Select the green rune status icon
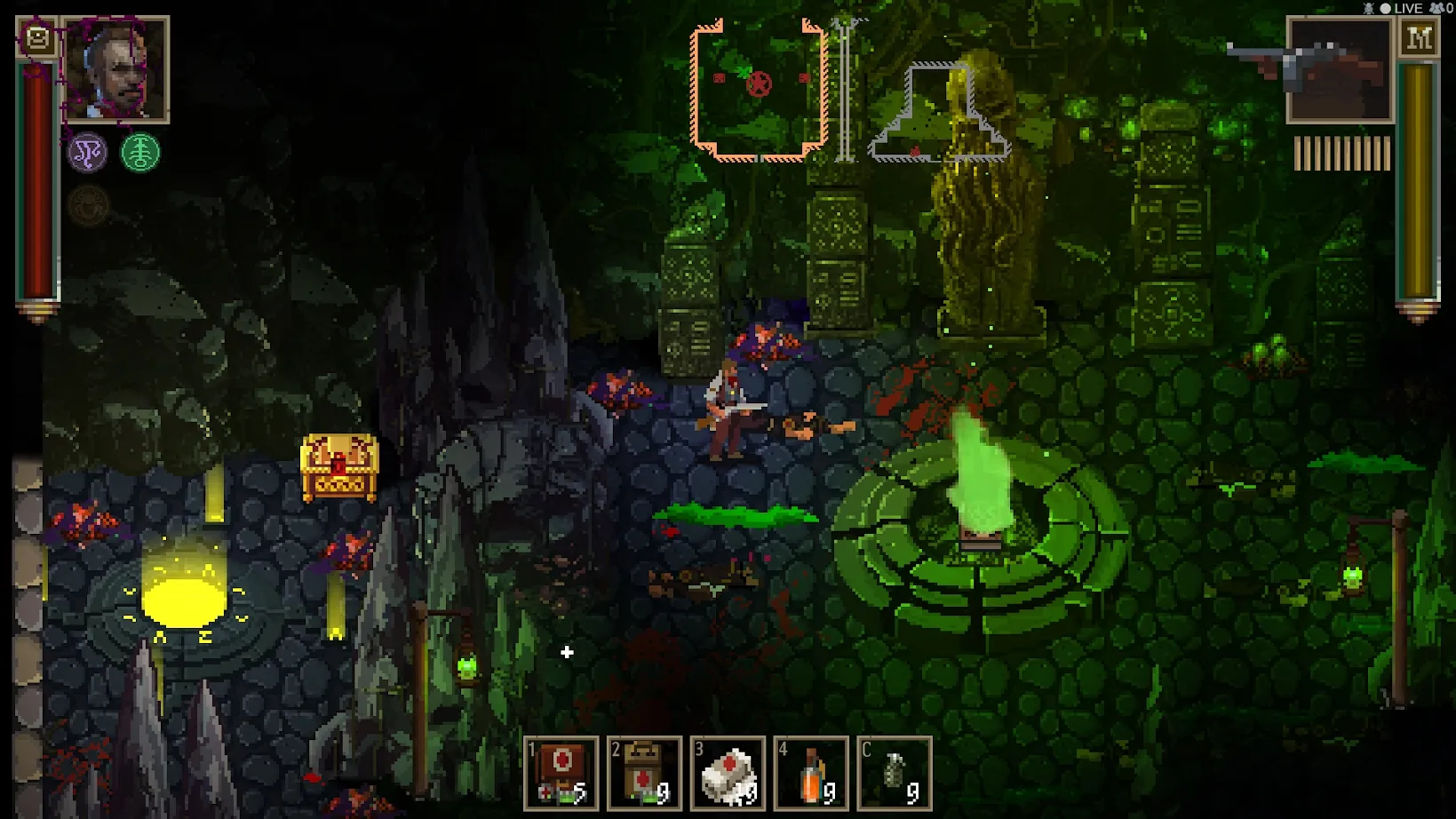 click(140, 153)
